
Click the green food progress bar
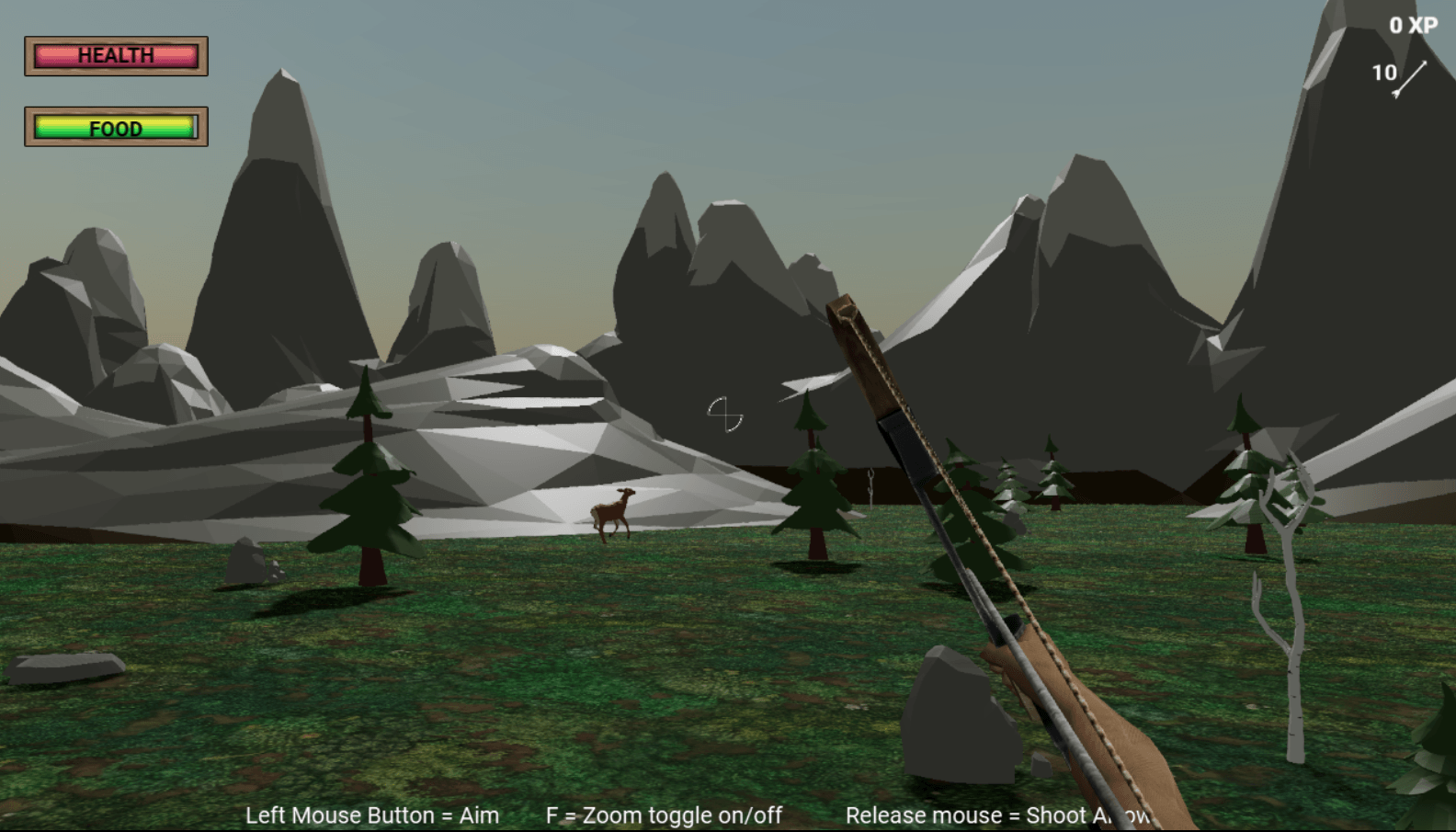[x=116, y=129]
